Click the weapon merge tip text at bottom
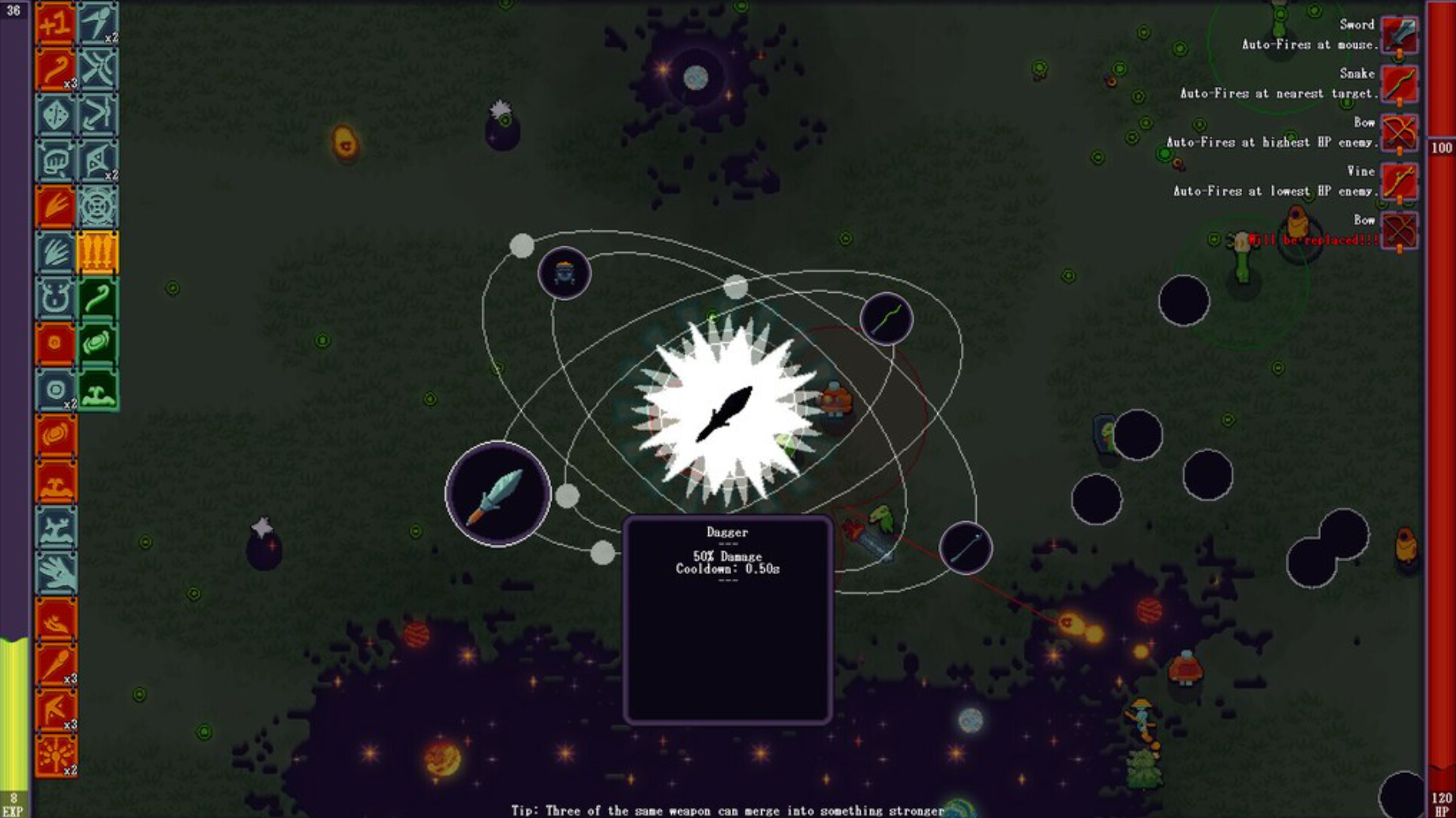Image resolution: width=1456 pixels, height=818 pixels. coord(726,809)
